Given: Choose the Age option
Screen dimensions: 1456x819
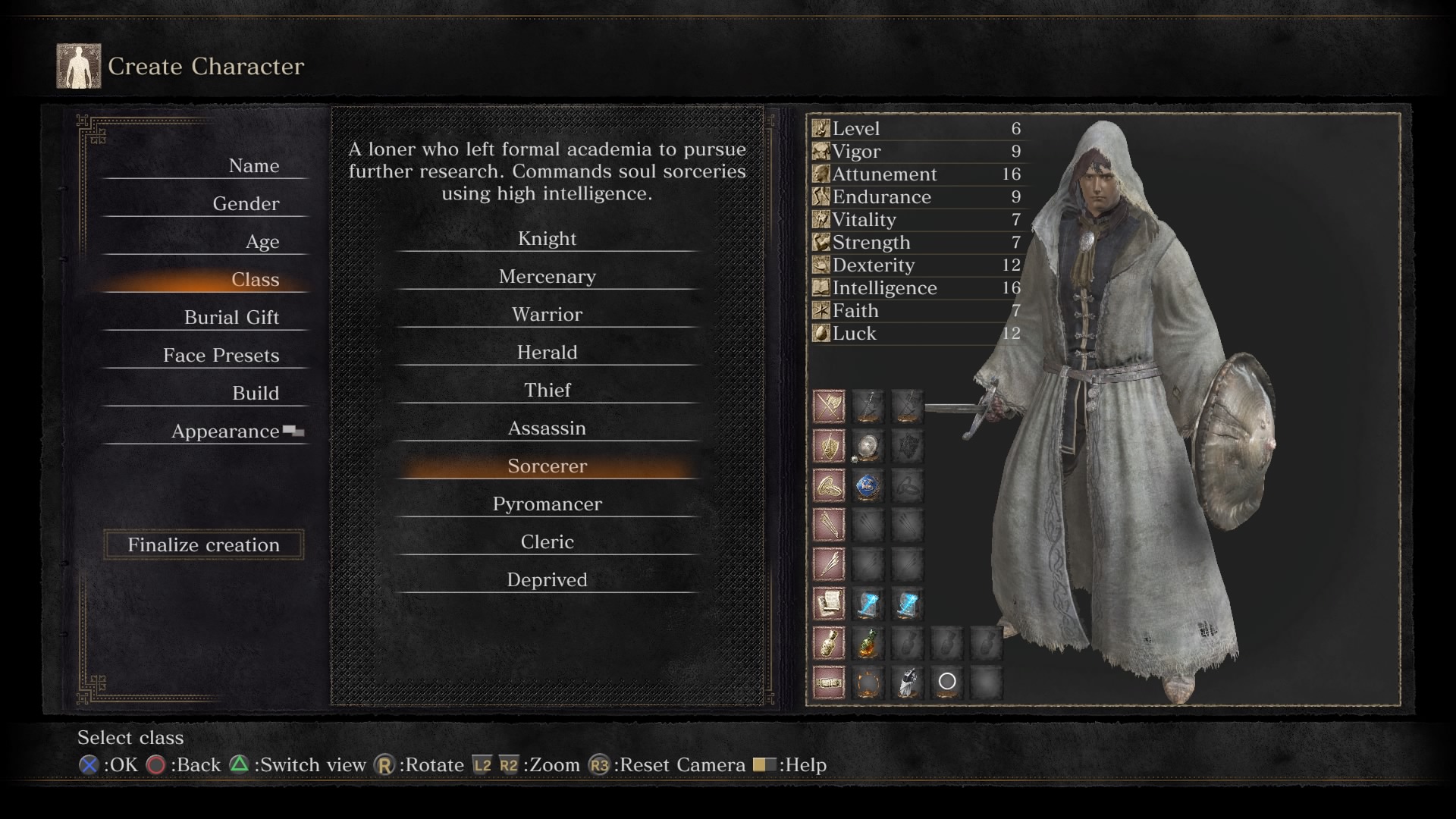Looking at the screenshot, I should tap(262, 242).
